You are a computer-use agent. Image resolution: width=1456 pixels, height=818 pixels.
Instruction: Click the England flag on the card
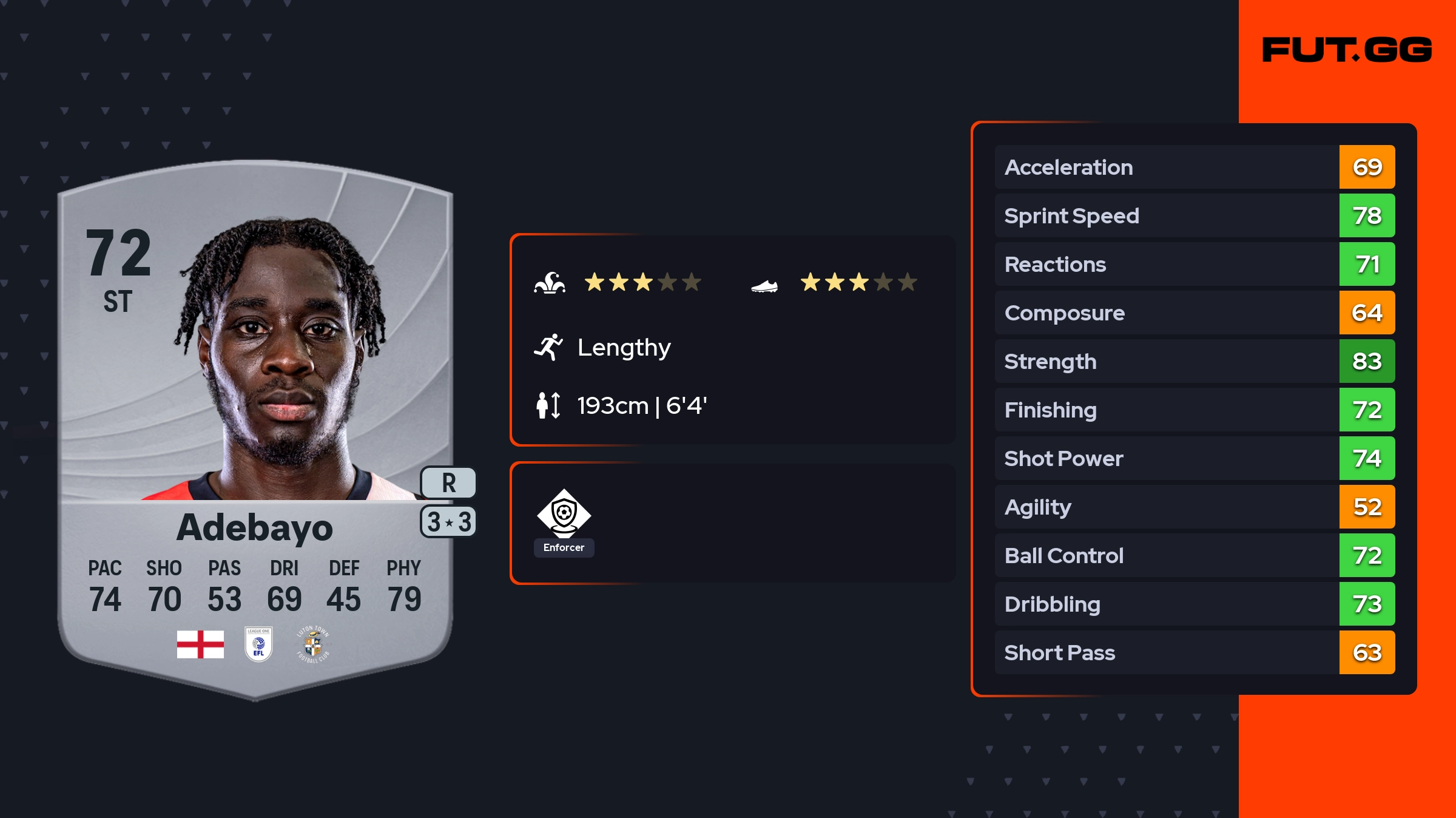[x=200, y=644]
